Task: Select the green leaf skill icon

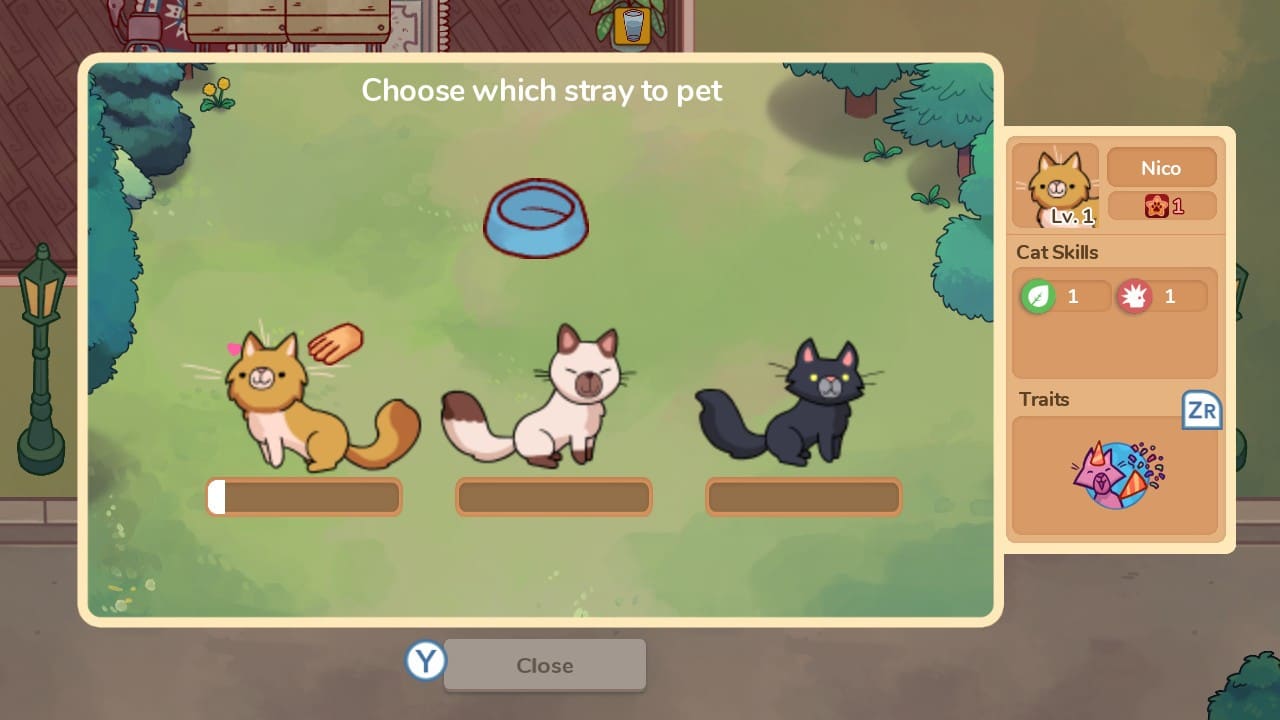Action: (1041, 295)
